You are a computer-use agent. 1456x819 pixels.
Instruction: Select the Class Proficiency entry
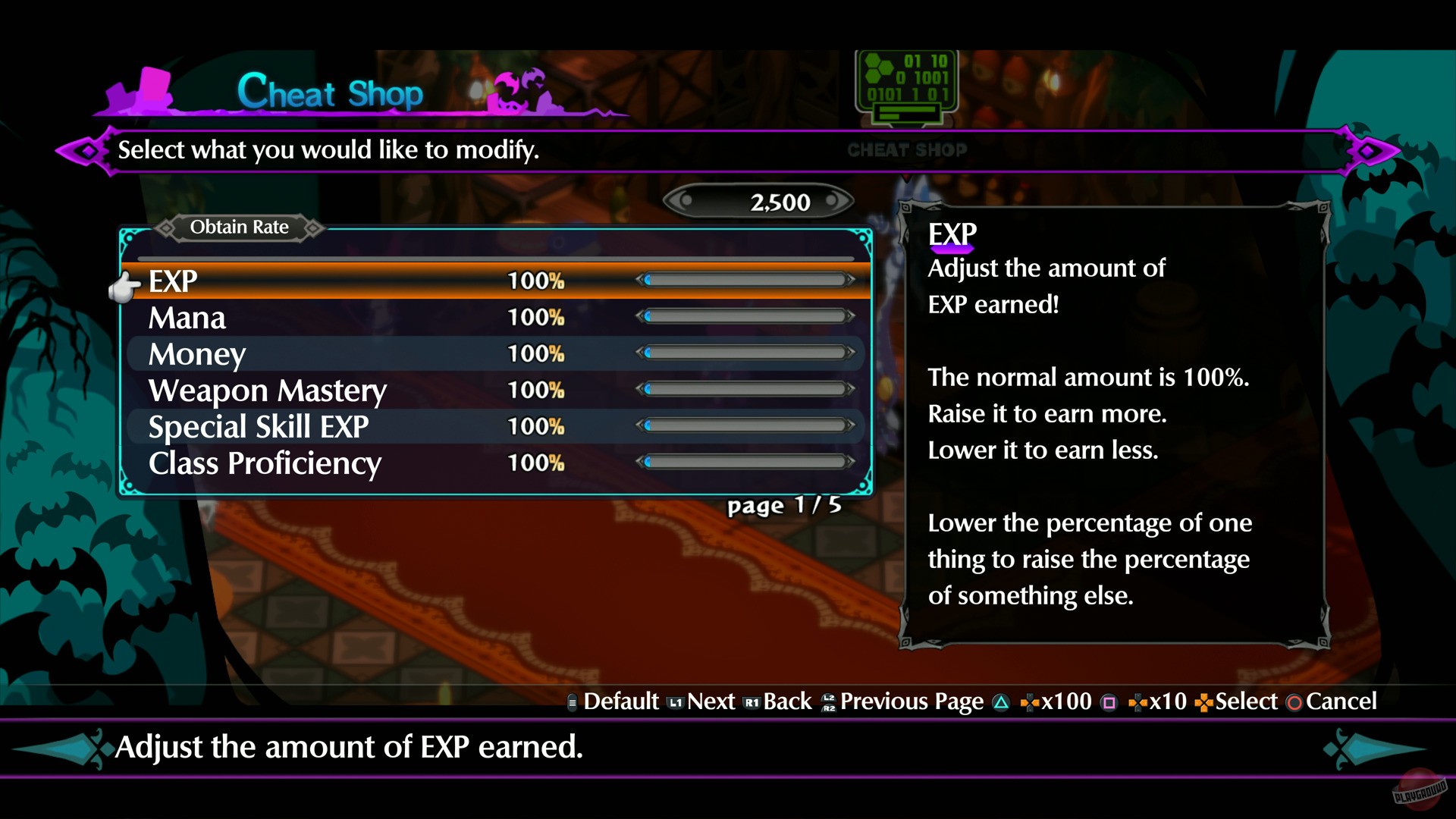click(265, 463)
